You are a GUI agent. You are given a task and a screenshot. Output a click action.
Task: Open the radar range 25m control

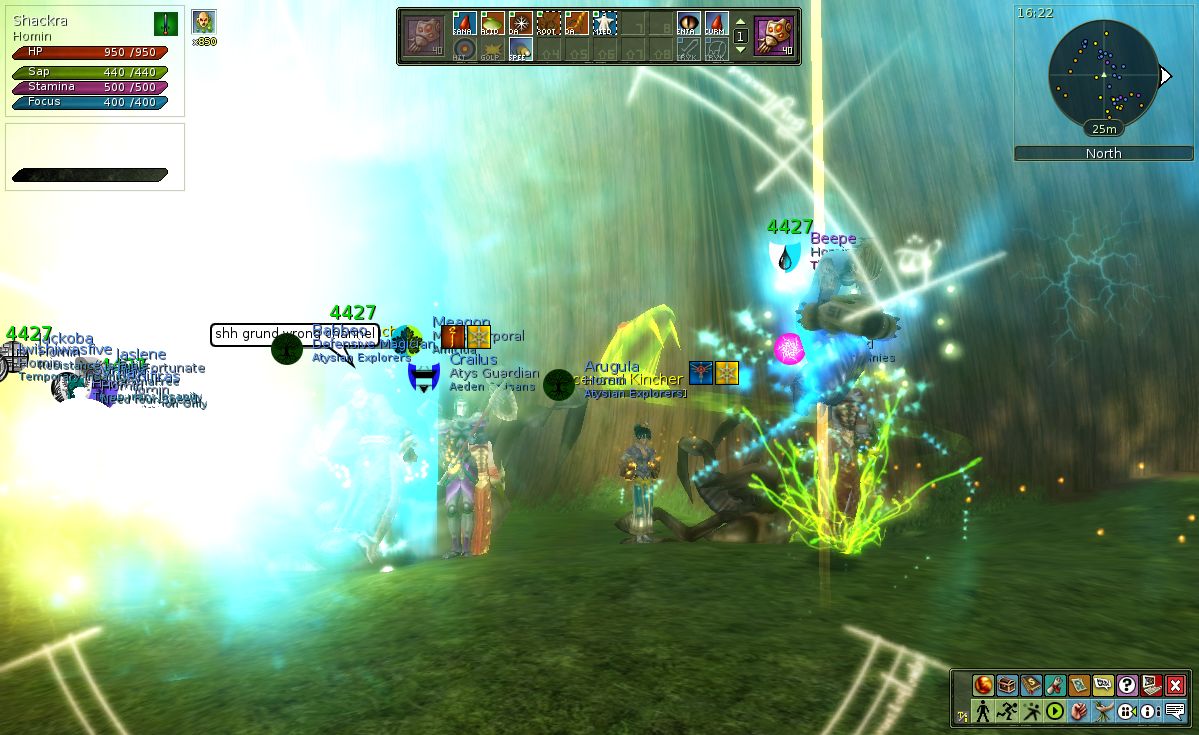[x=1104, y=129]
